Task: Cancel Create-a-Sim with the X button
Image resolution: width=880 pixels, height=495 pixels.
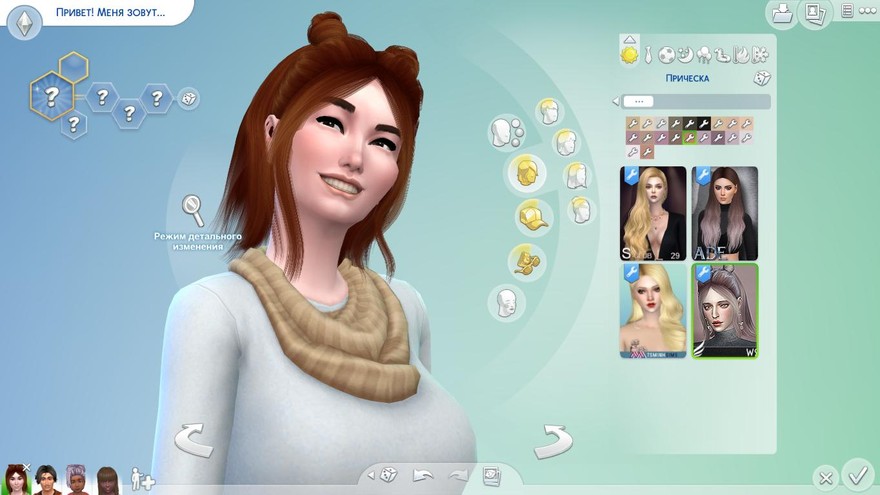Action: pos(824,477)
